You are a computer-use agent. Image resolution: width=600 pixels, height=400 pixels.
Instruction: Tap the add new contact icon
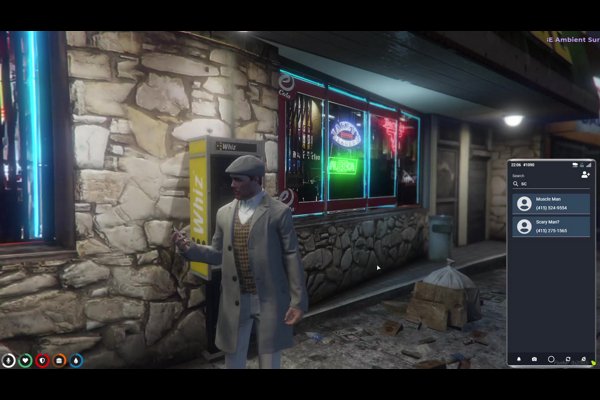pos(585,174)
